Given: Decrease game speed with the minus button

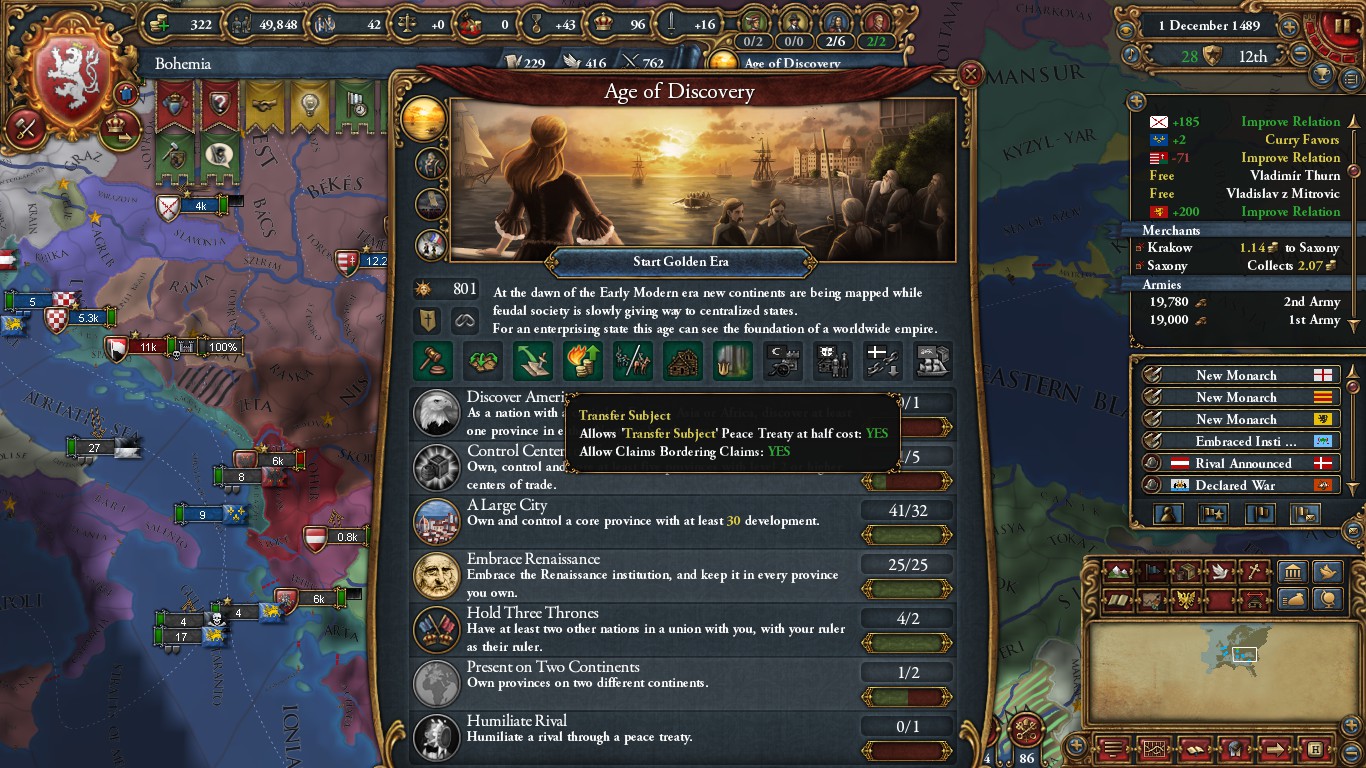Looking at the screenshot, I should 1300,54.
